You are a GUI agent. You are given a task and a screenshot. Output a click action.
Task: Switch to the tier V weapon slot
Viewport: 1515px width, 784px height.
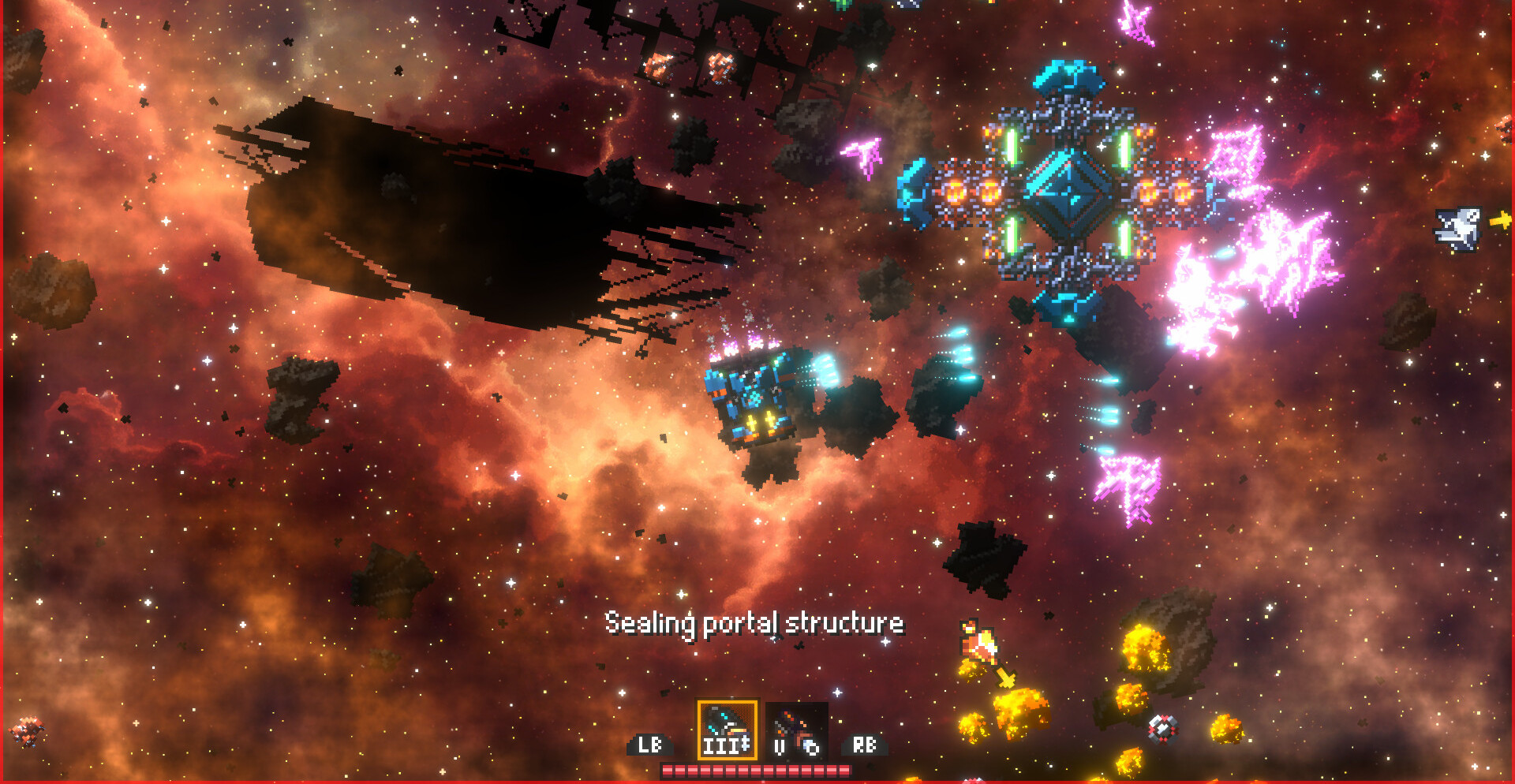[x=796, y=731]
